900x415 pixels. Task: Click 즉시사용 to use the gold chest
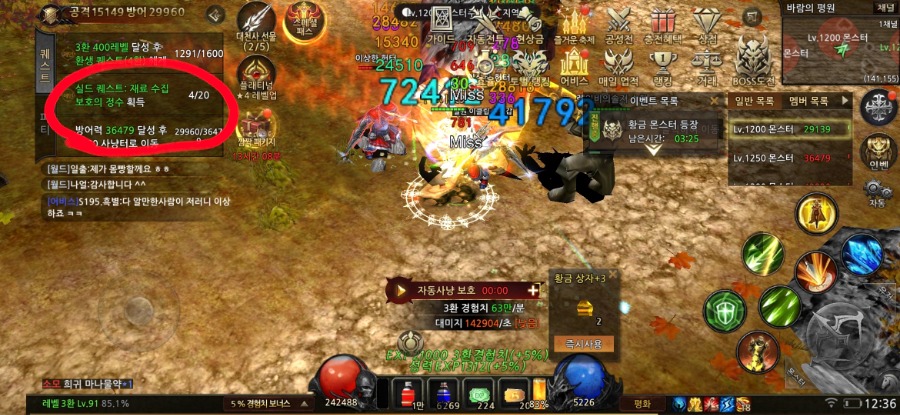coord(583,343)
